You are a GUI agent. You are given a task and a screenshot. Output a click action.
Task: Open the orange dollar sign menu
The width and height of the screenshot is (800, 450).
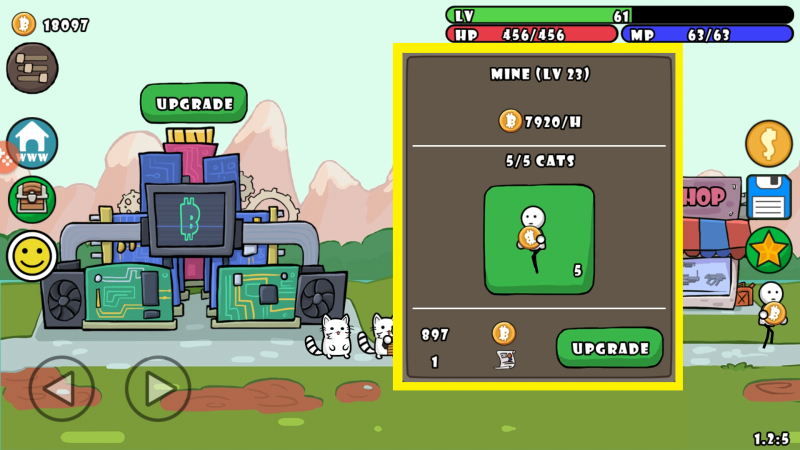point(768,143)
